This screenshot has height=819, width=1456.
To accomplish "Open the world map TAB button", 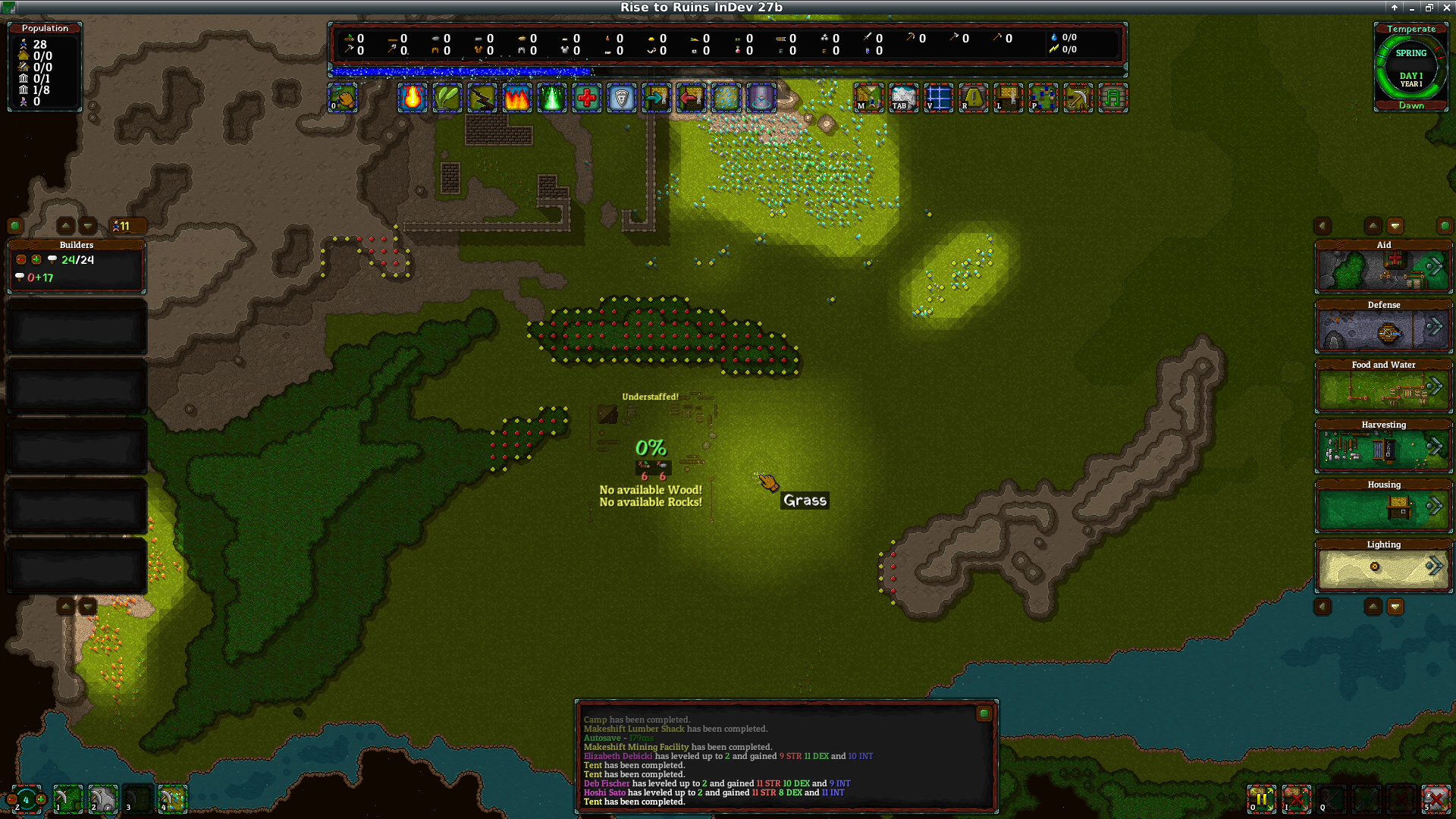I will pos(903,99).
